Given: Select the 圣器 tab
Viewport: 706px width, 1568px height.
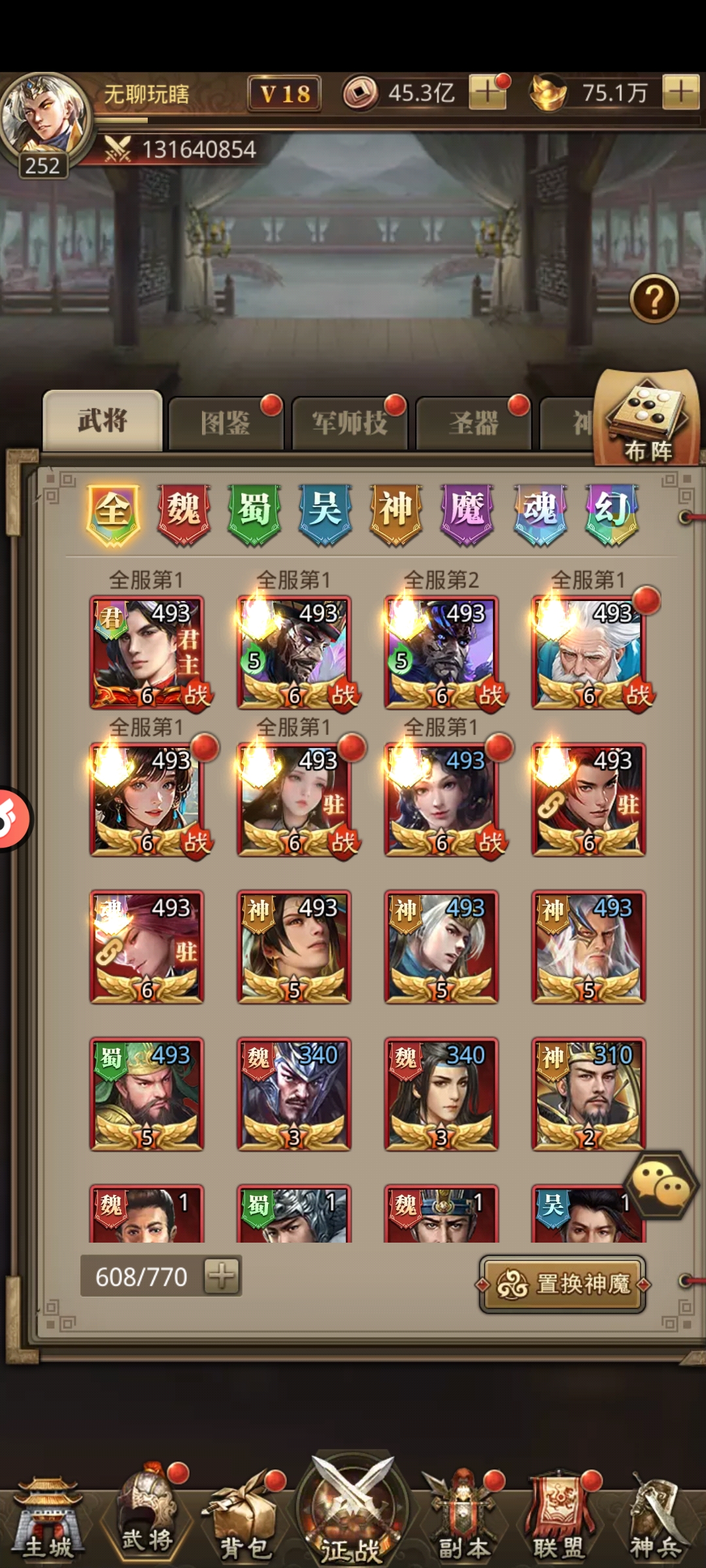Looking at the screenshot, I should [473, 423].
